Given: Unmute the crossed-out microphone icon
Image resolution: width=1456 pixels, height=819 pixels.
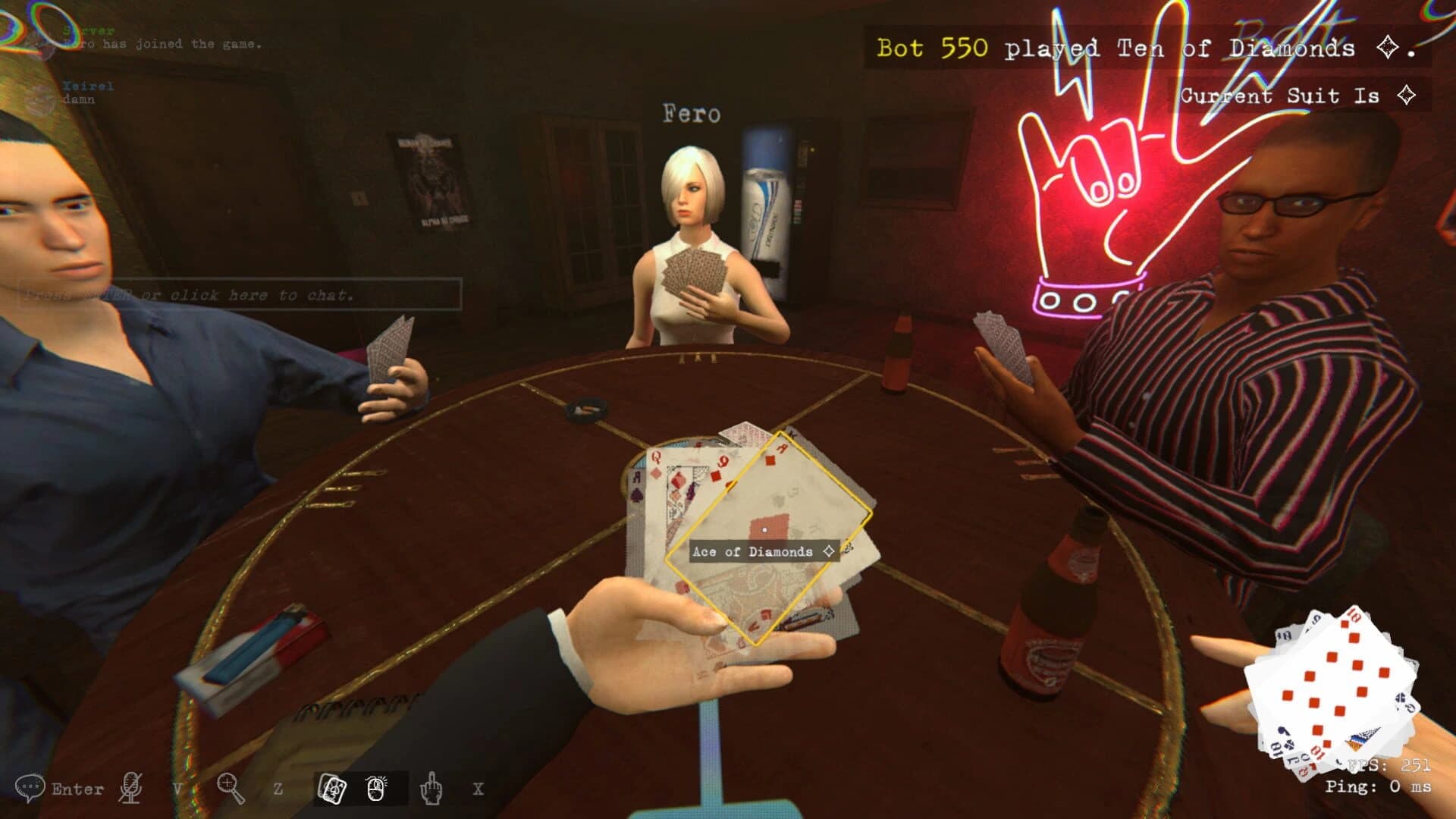Looking at the screenshot, I should click(x=130, y=789).
